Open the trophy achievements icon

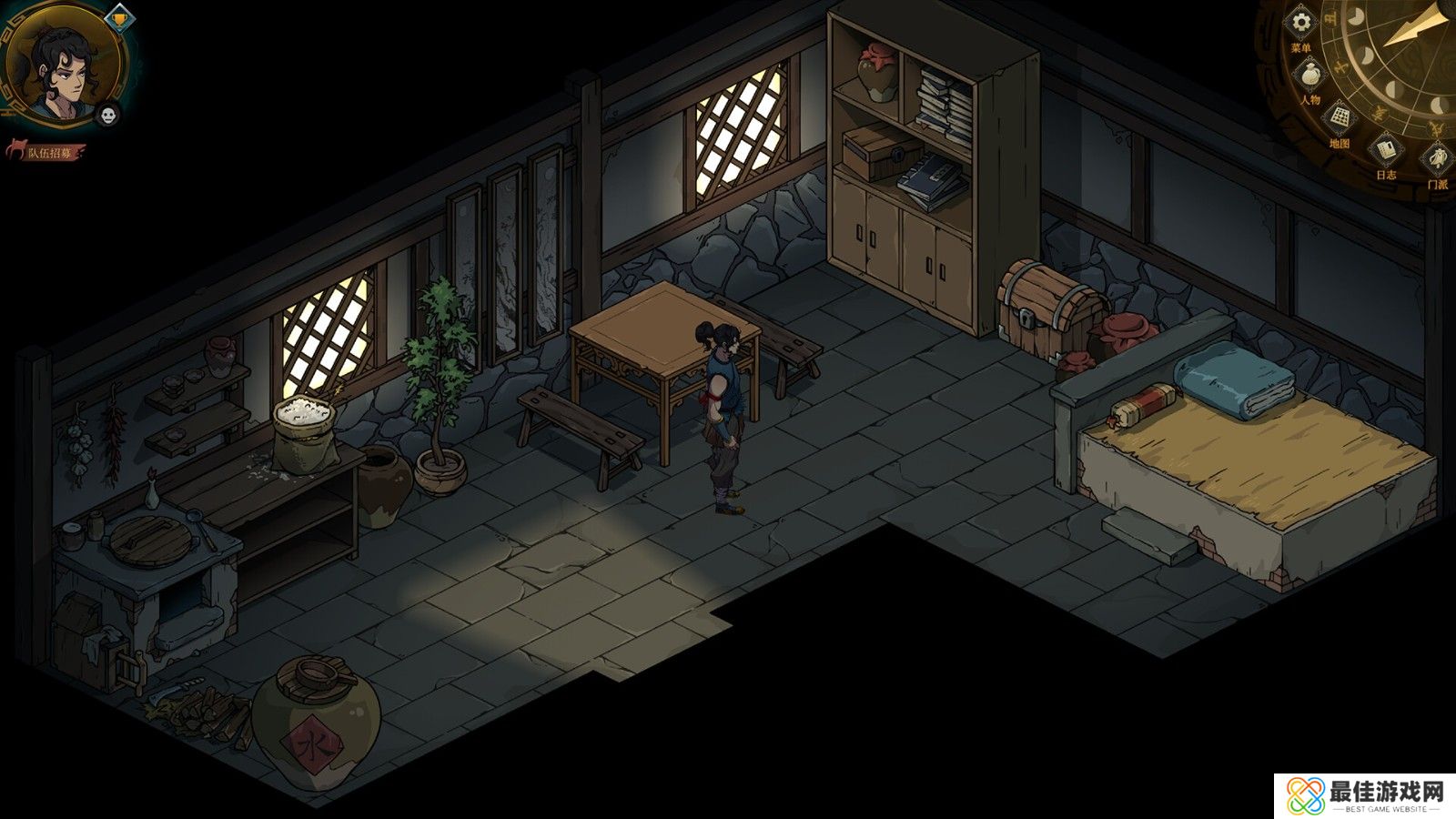tap(118, 15)
